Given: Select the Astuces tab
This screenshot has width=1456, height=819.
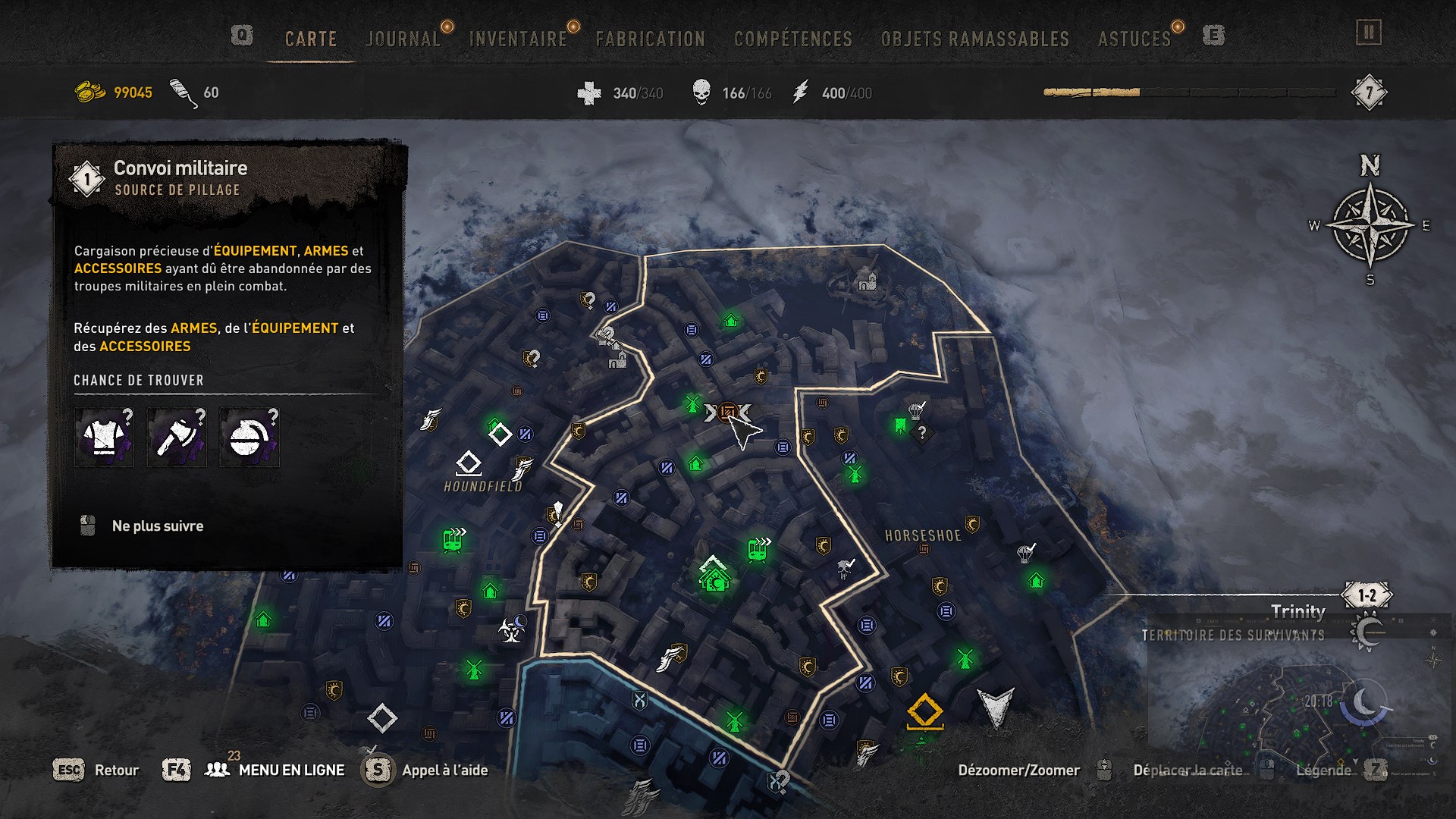Looking at the screenshot, I should [x=1134, y=39].
